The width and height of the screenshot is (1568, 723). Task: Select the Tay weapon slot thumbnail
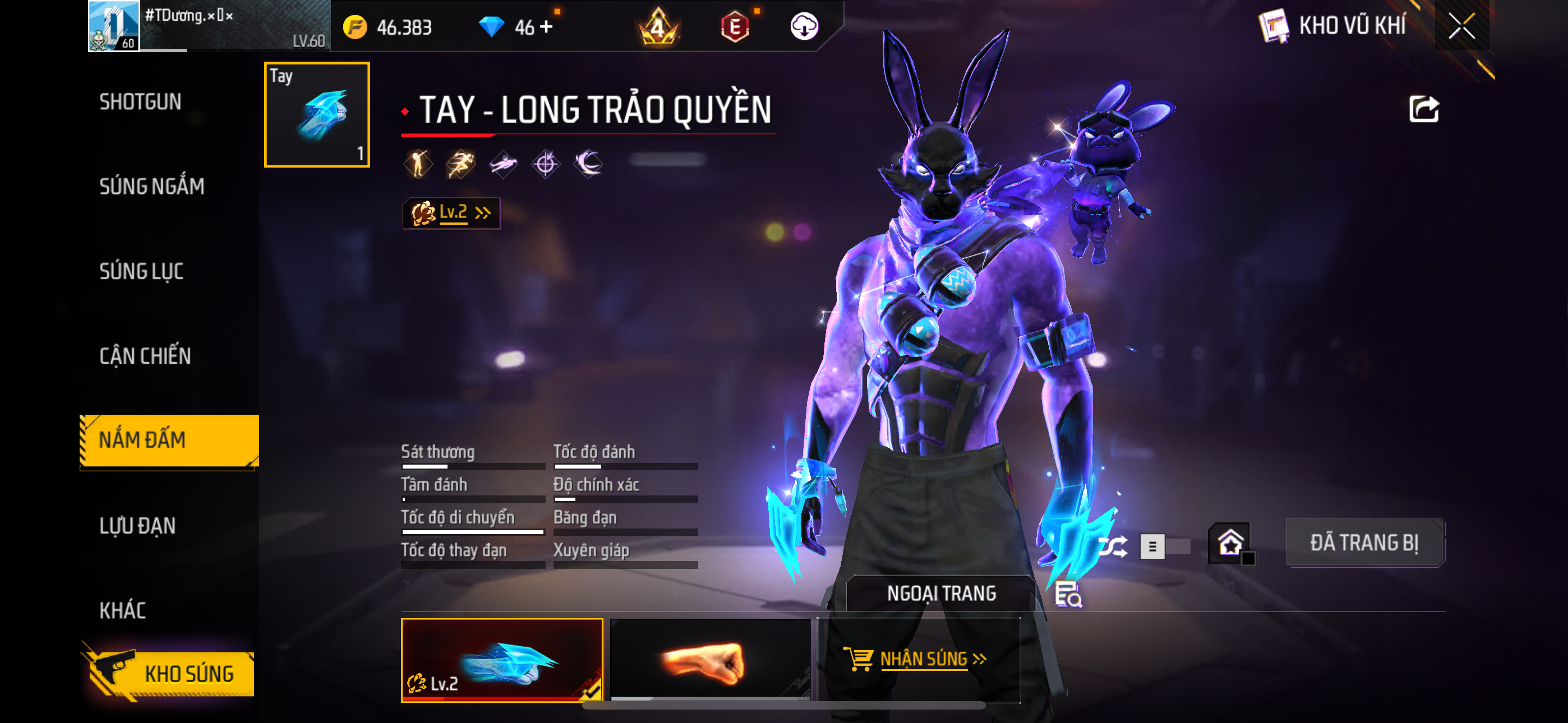tap(316, 114)
